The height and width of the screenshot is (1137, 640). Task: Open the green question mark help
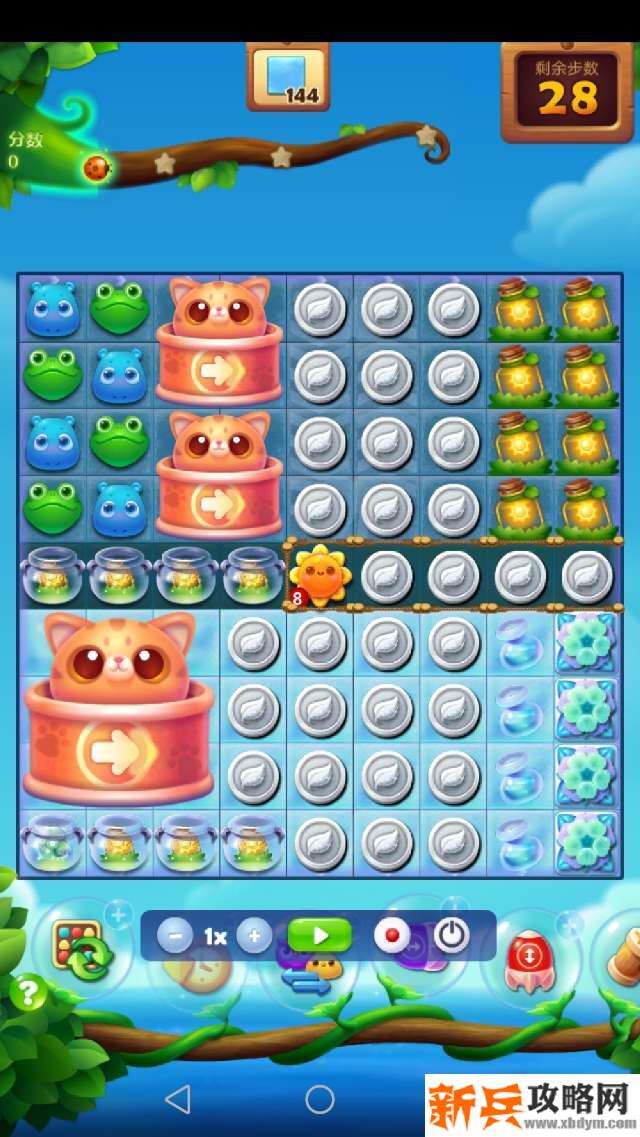tap(28, 993)
